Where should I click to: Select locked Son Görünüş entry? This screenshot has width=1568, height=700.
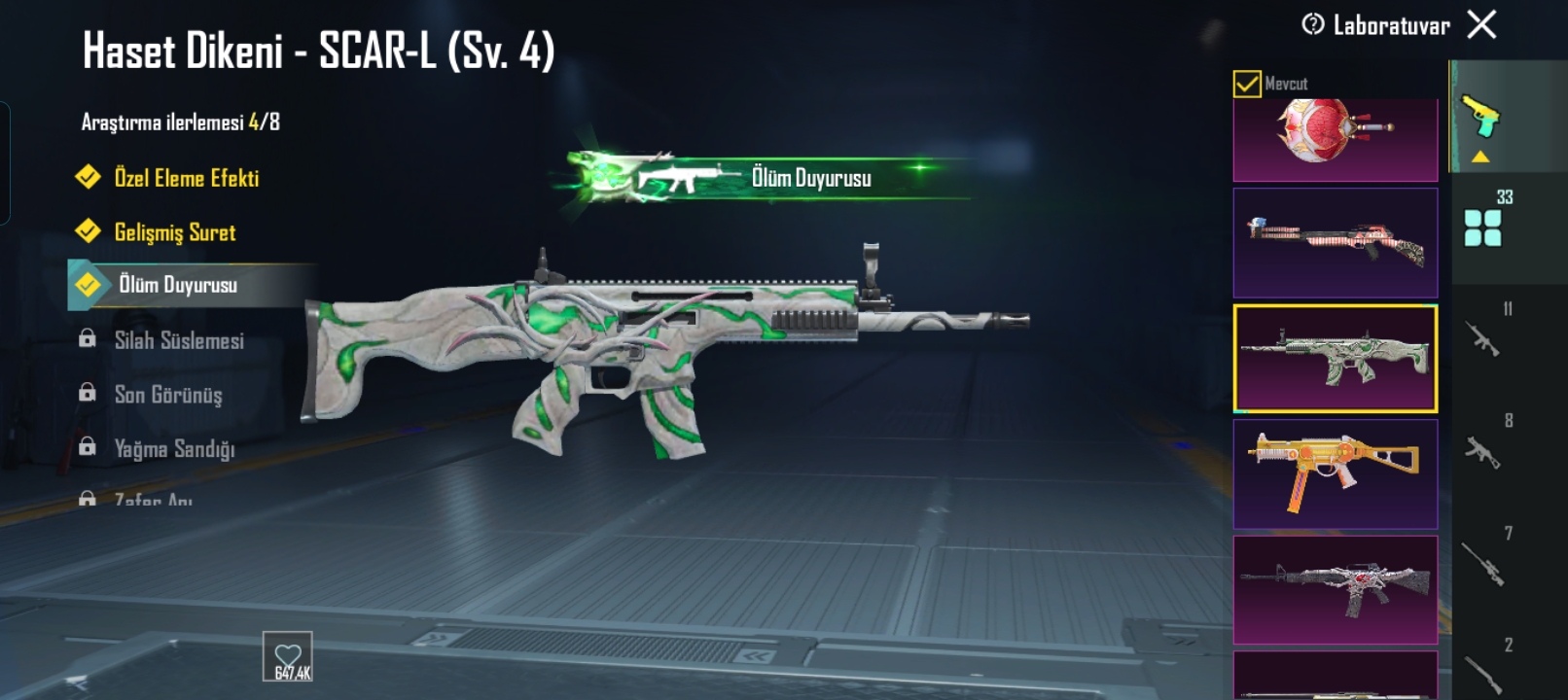click(167, 395)
